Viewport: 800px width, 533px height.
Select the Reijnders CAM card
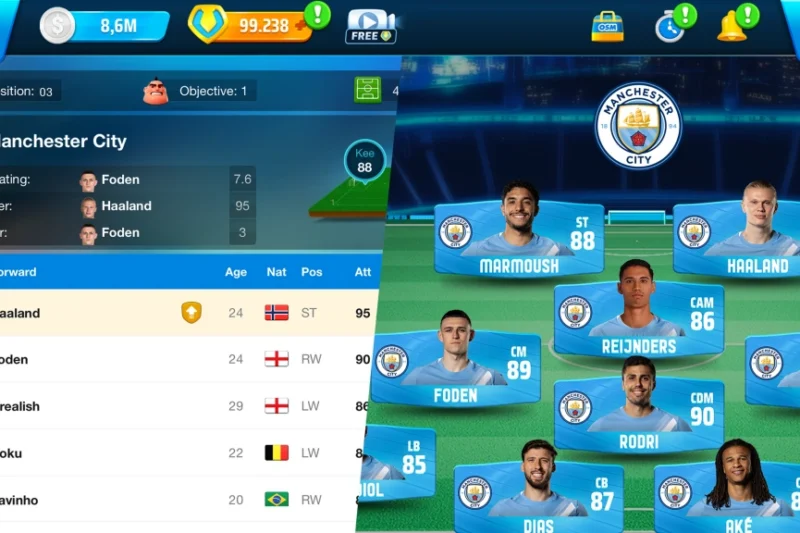click(x=639, y=321)
